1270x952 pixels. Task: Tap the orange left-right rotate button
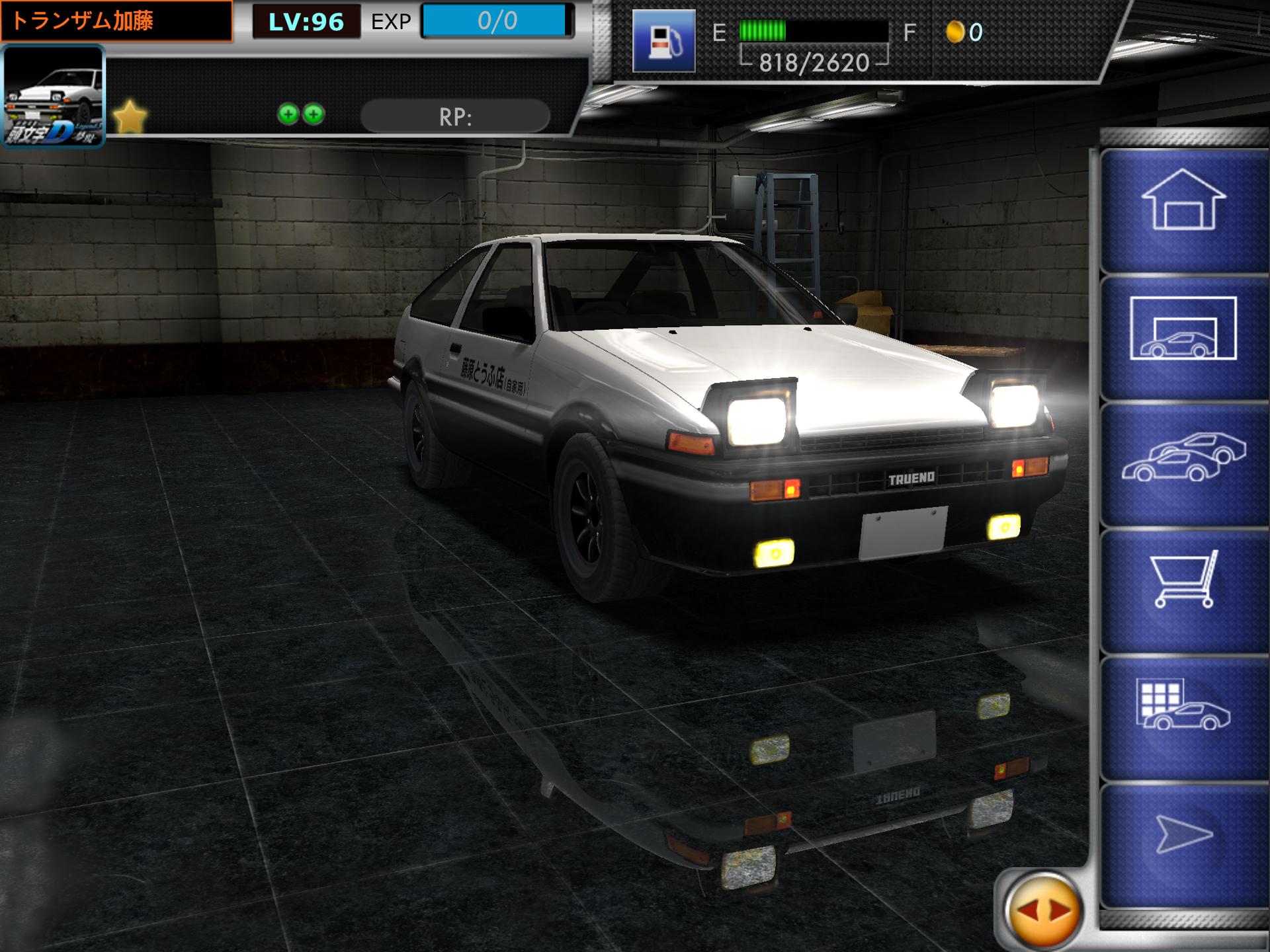(1043, 911)
